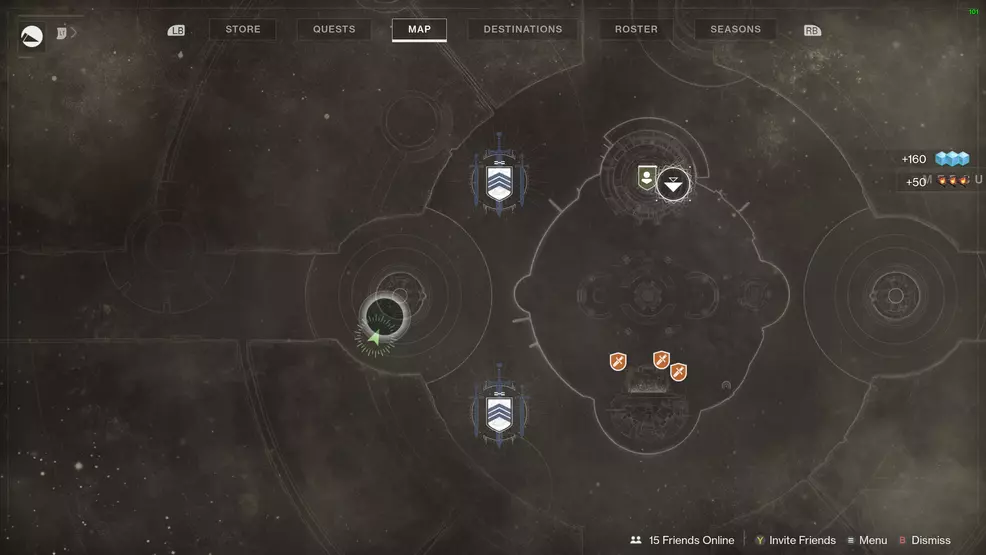
Task: Show the Seasons tab
Action: [735, 30]
